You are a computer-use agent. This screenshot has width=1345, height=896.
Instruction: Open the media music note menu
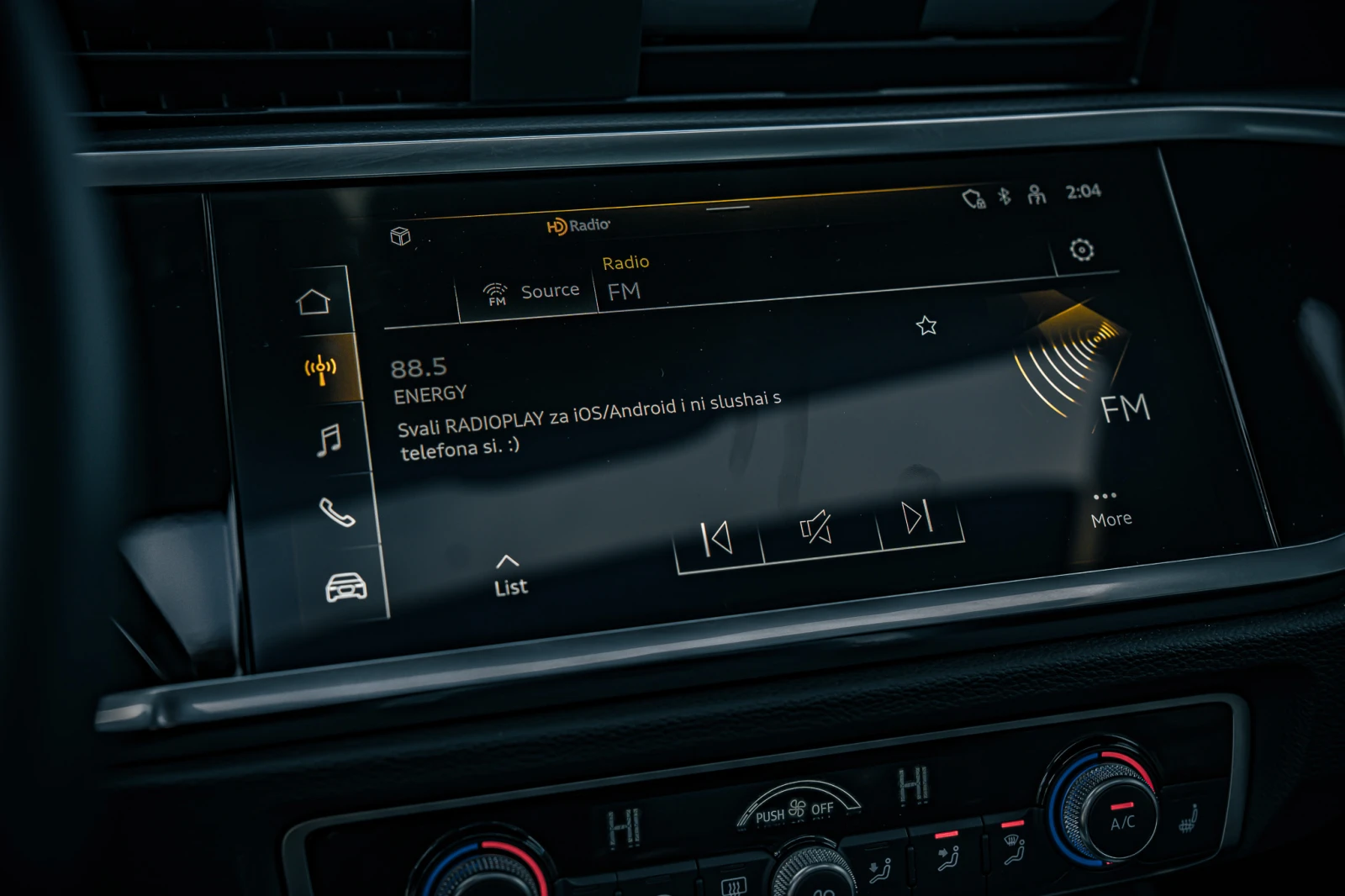tap(330, 440)
